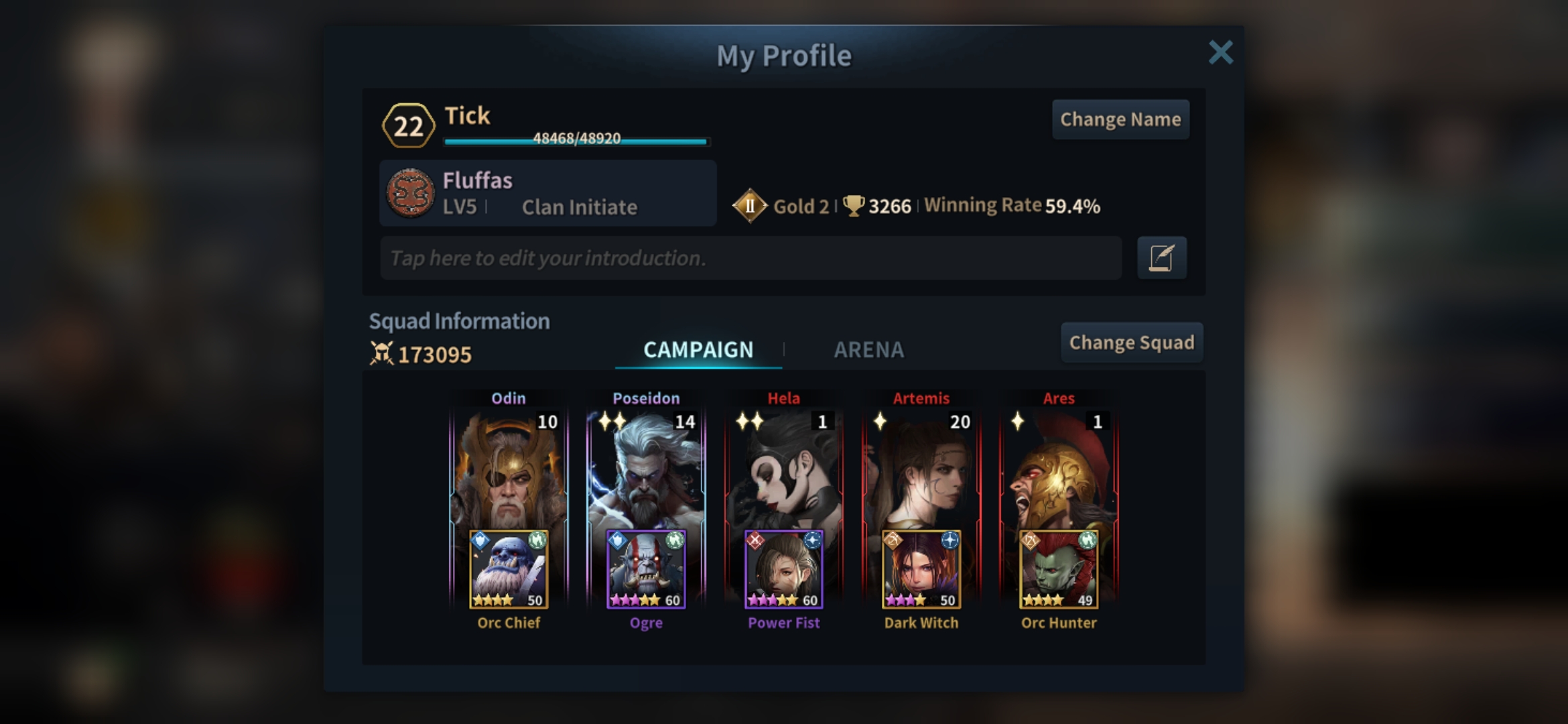Click the edit introduction pencil icon
Image resolution: width=1568 pixels, height=724 pixels.
pos(1161,258)
